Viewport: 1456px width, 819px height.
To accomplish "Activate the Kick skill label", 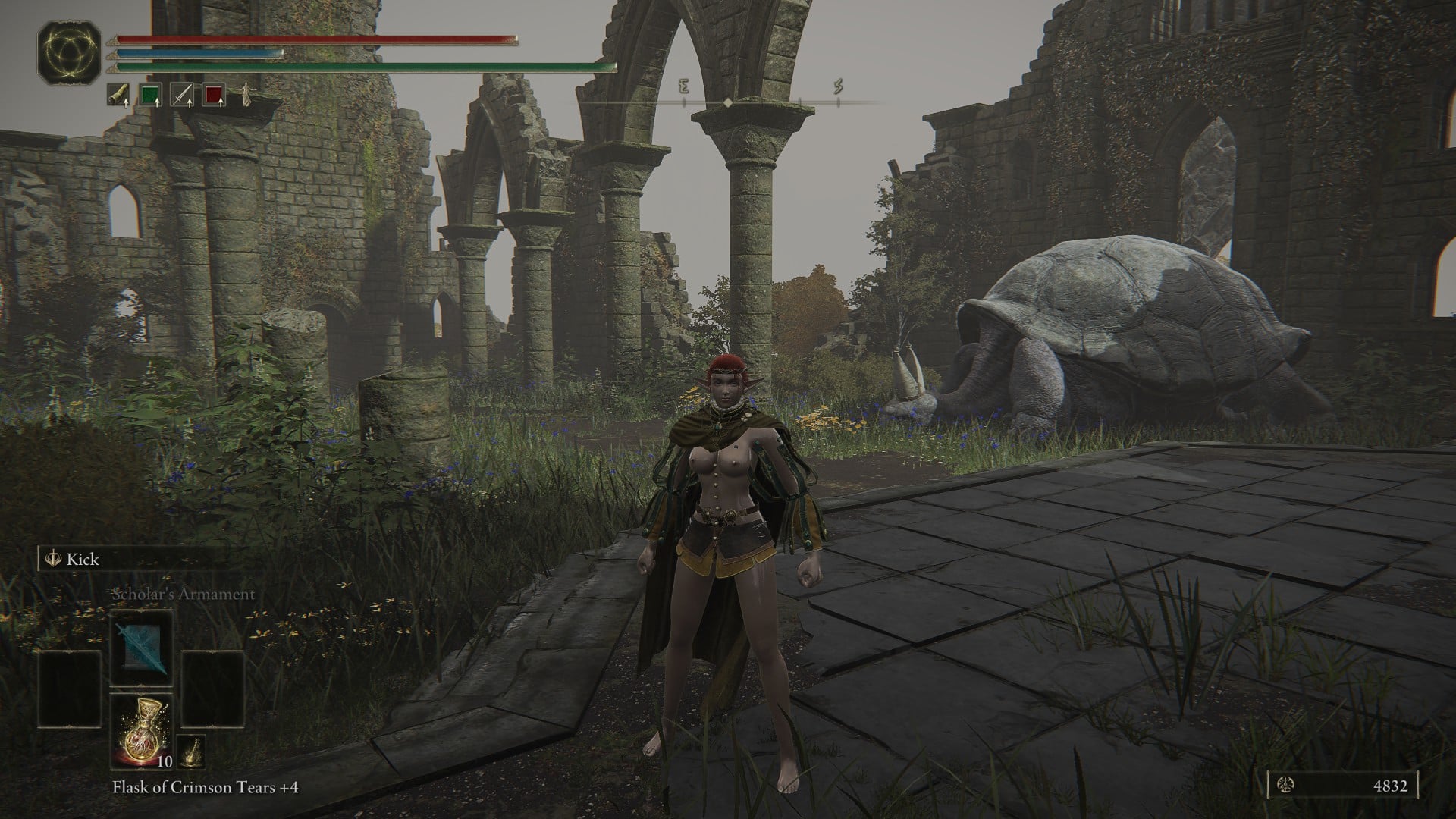I will click(82, 560).
